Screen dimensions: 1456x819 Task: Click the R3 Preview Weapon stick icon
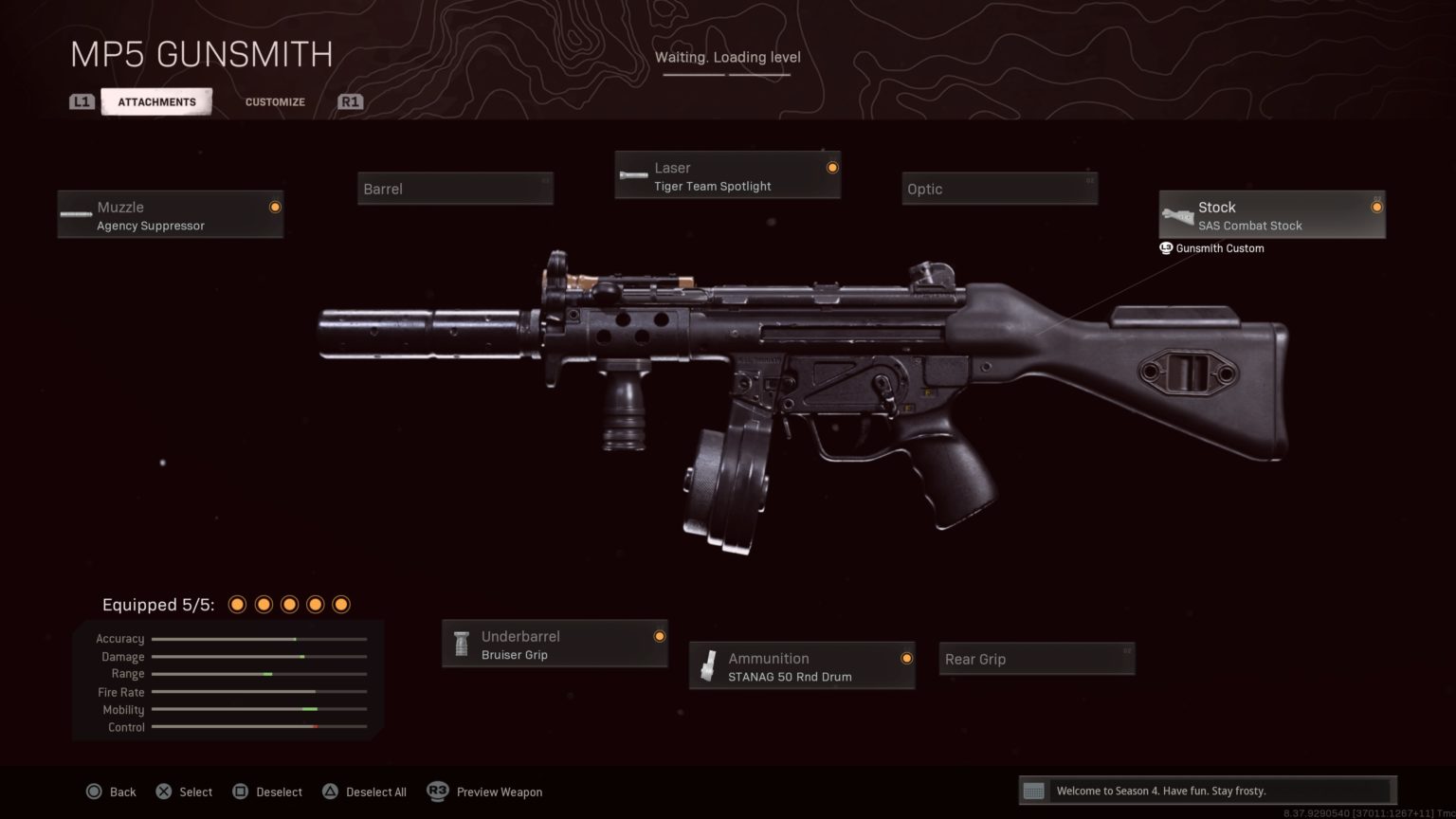[x=437, y=791]
